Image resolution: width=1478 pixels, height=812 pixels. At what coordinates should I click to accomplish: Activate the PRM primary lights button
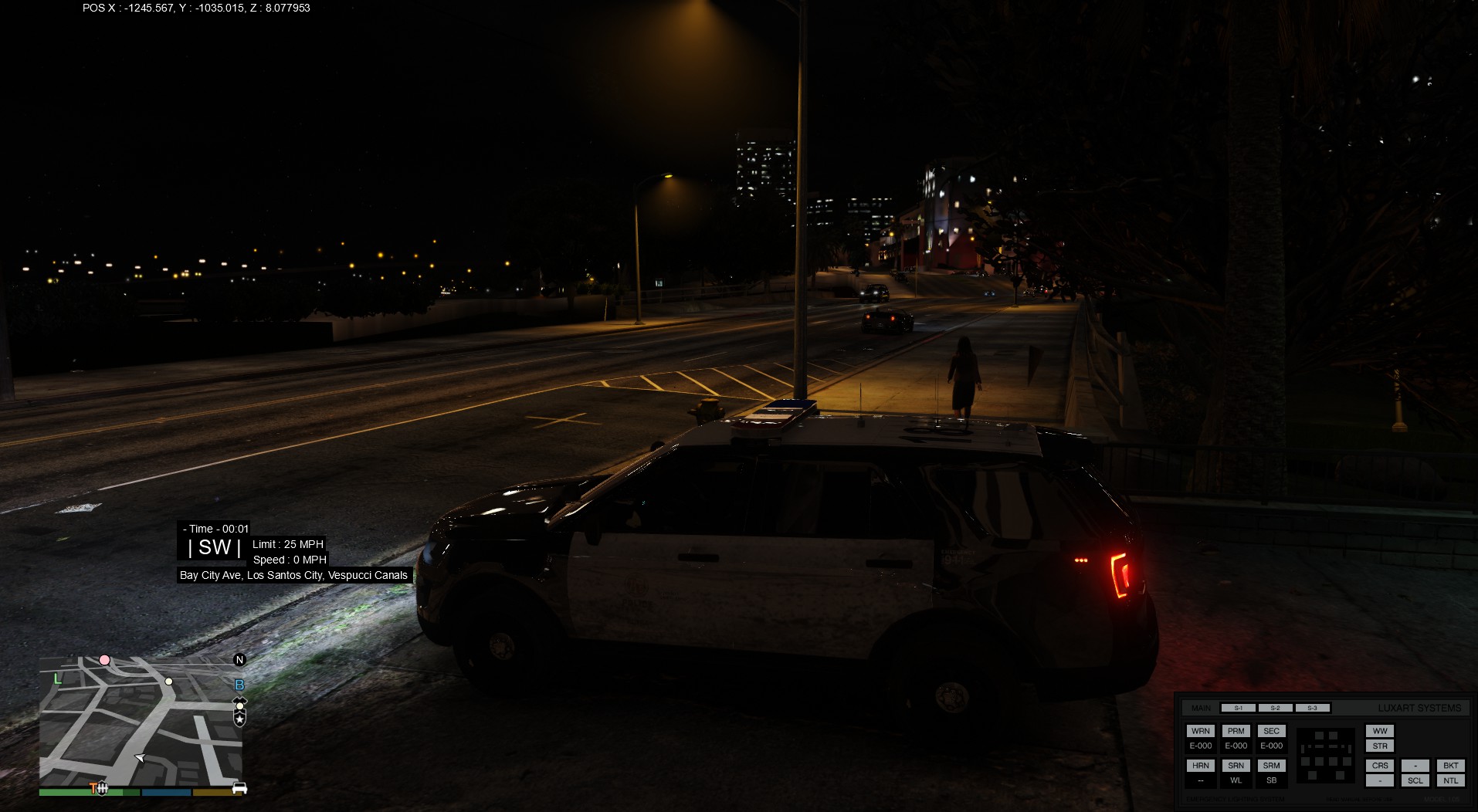(x=1236, y=731)
